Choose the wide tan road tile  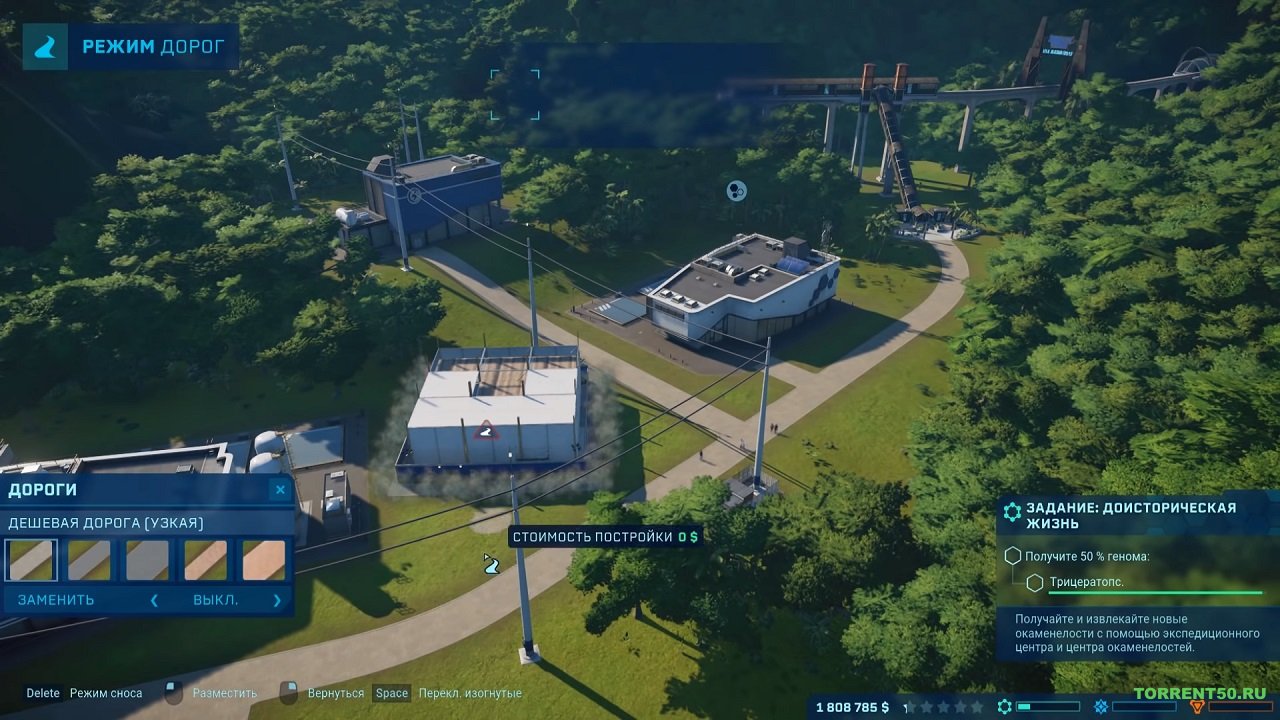pos(264,560)
